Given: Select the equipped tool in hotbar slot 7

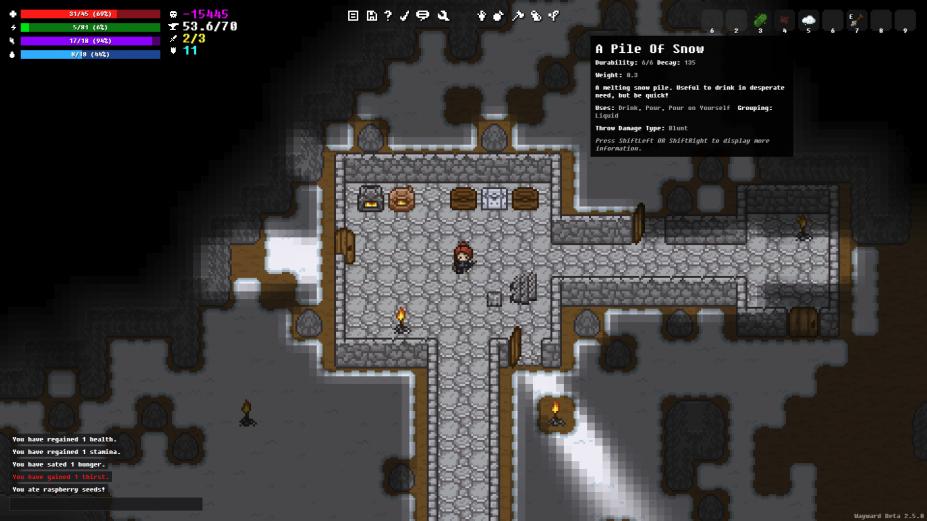Looking at the screenshot, I should tap(856, 20).
